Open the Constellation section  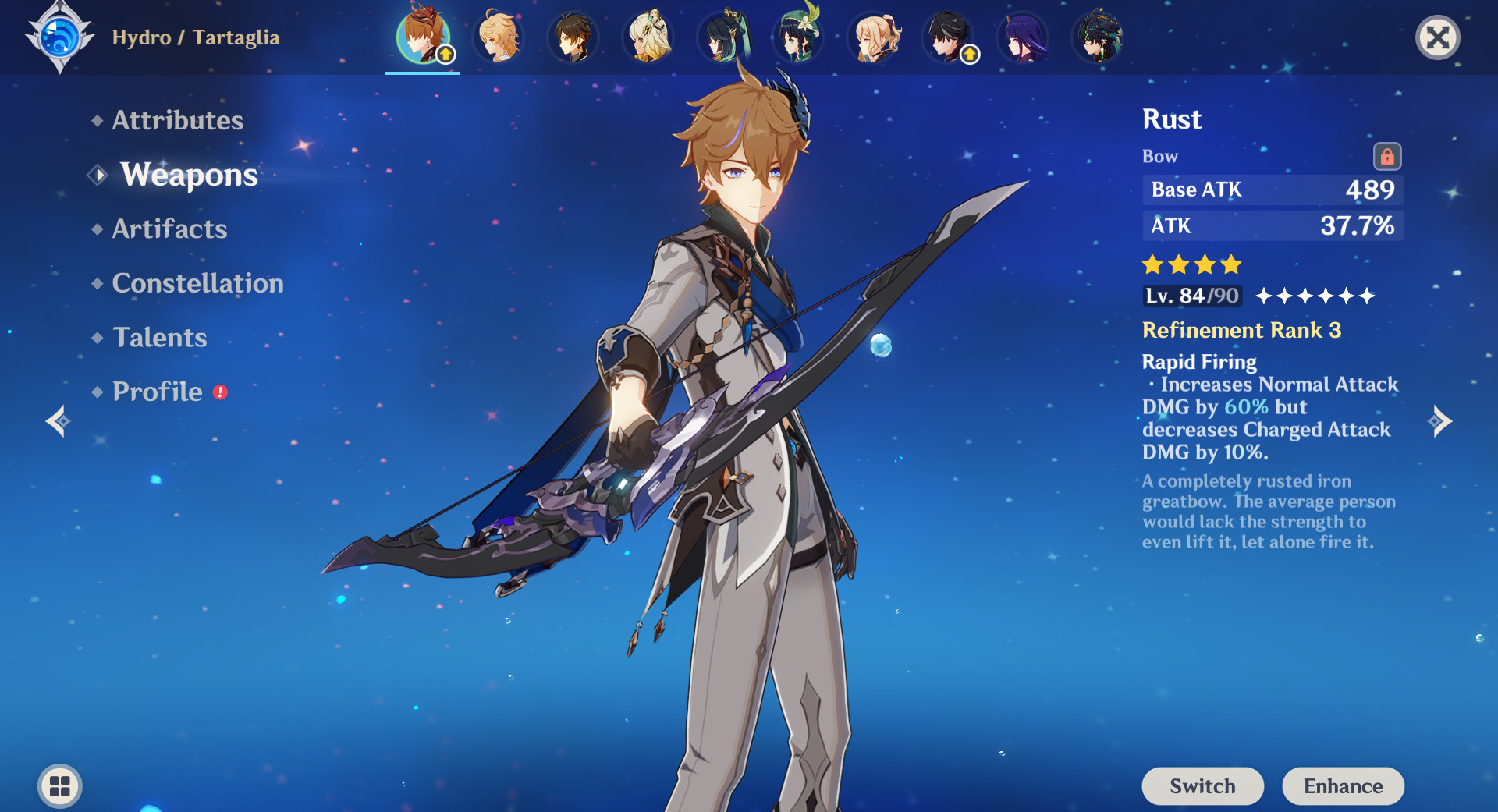(x=197, y=283)
